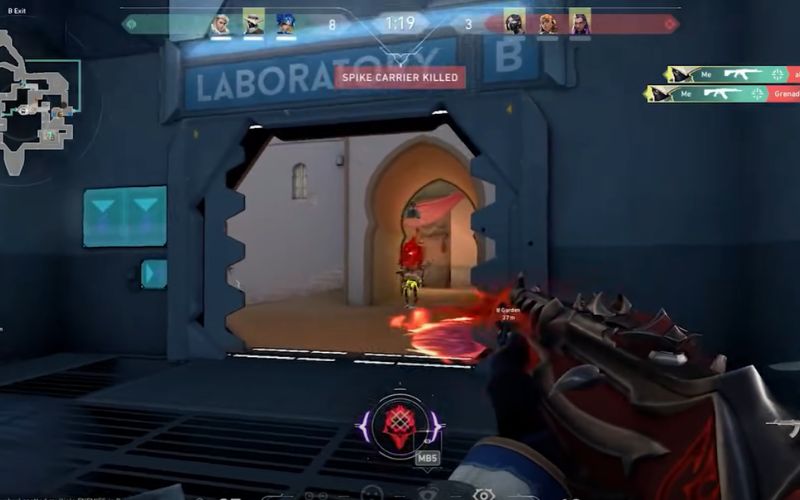The image size is (800, 500).
Task: Select the orange-haired enemy agent portrait
Action: [x=547, y=24]
